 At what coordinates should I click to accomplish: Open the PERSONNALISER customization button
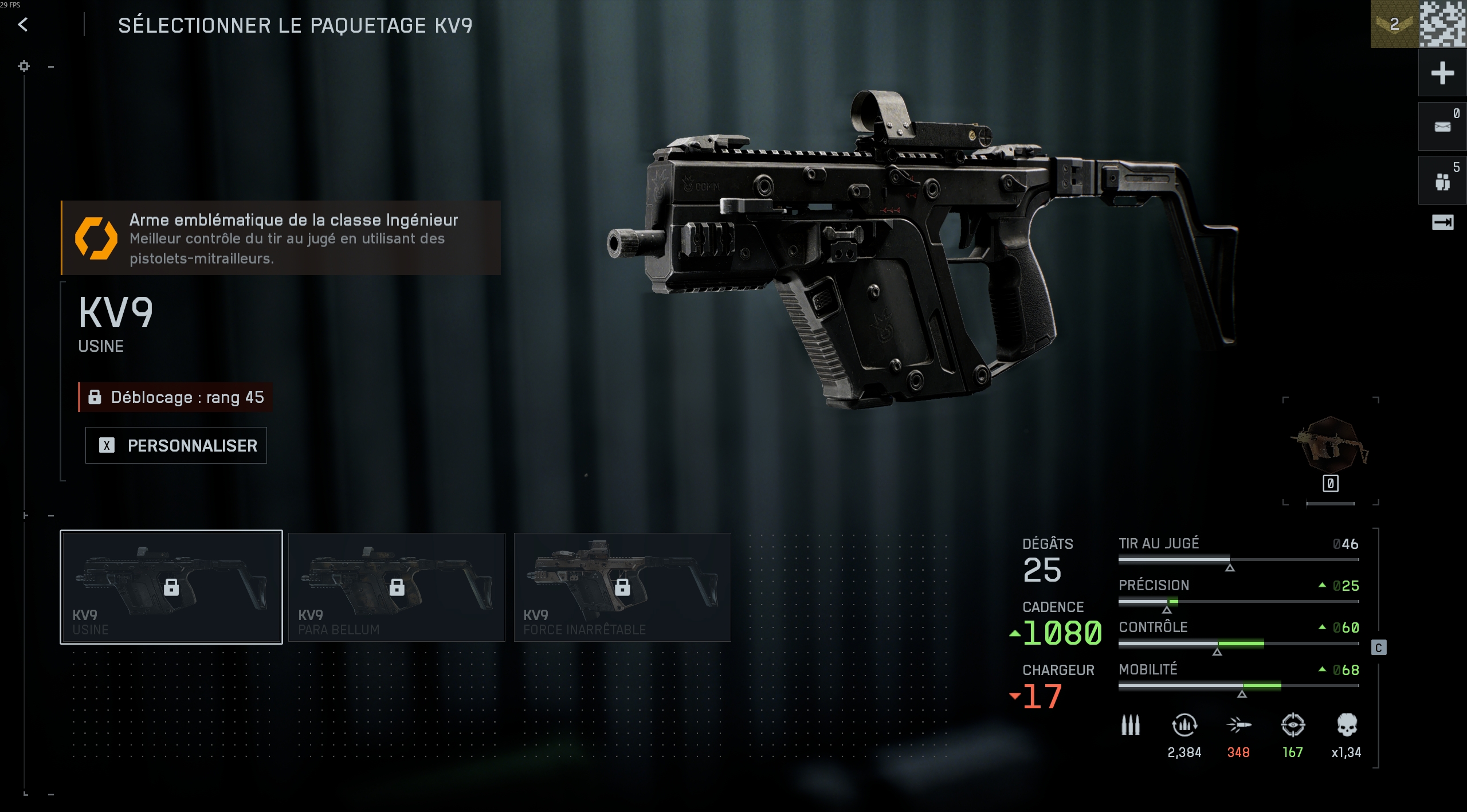176,445
